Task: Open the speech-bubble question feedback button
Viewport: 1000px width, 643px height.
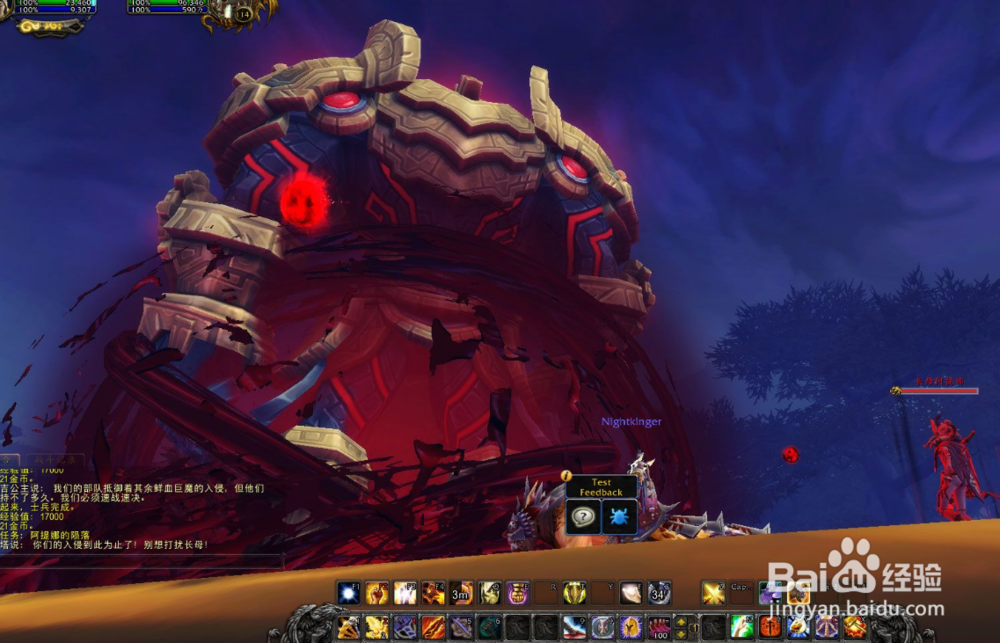Action: tap(583, 517)
